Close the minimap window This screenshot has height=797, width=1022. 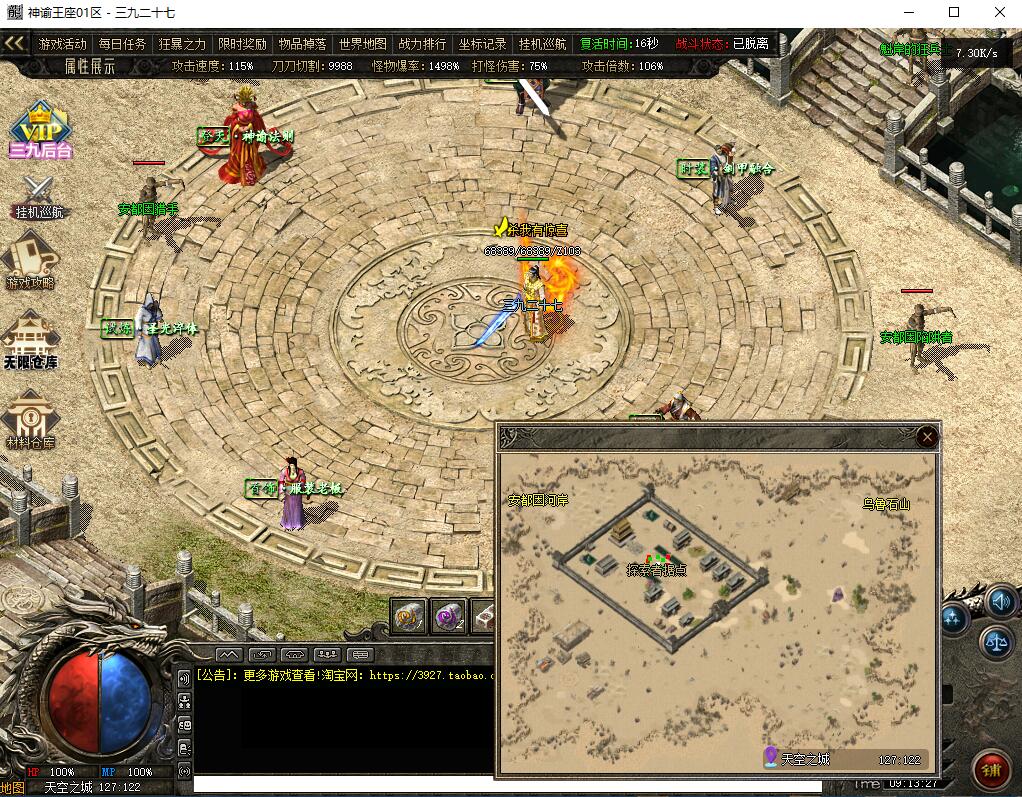coord(927,436)
